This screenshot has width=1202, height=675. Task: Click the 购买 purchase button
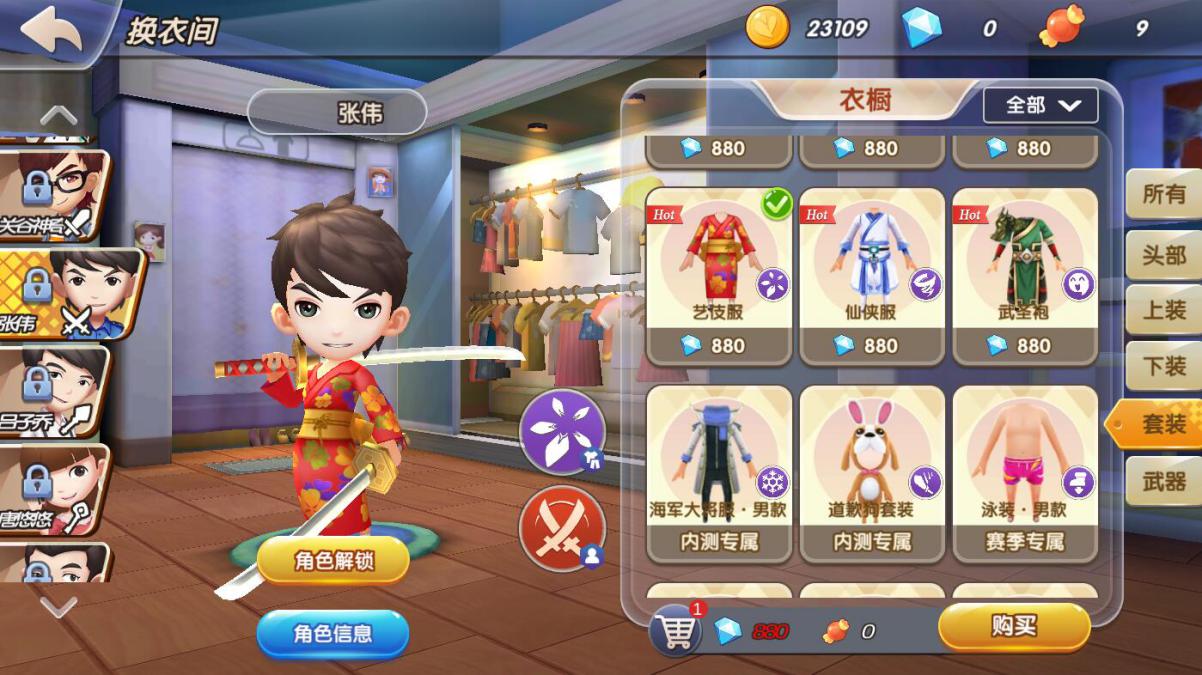pos(1013,627)
